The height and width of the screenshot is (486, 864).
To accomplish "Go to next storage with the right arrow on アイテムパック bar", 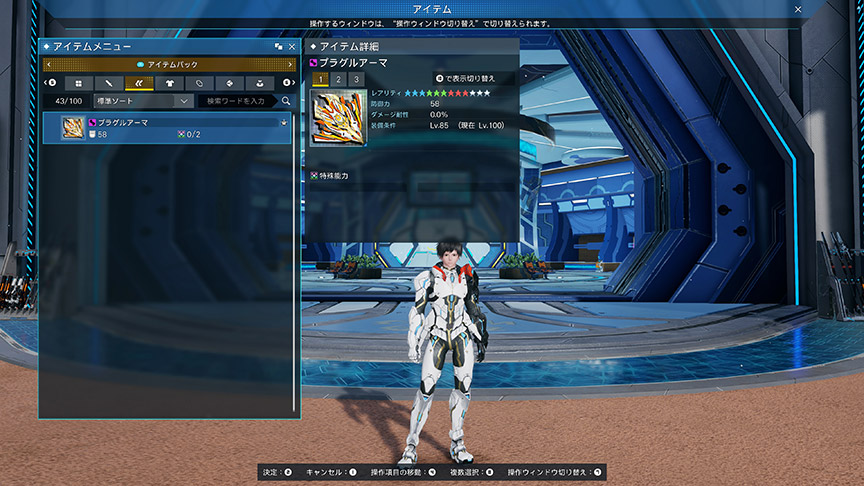I will (x=291, y=64).
